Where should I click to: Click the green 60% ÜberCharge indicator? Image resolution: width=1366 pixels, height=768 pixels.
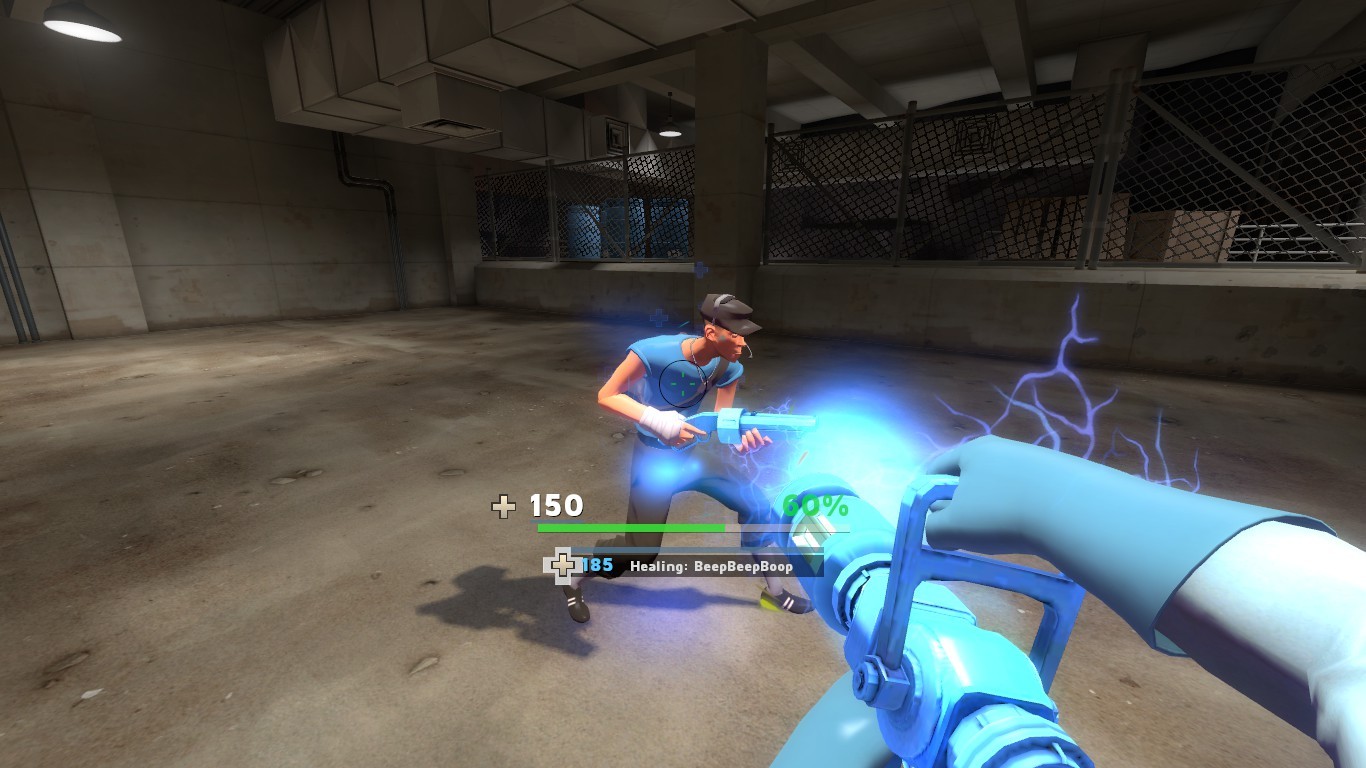(x=815, y=506)
